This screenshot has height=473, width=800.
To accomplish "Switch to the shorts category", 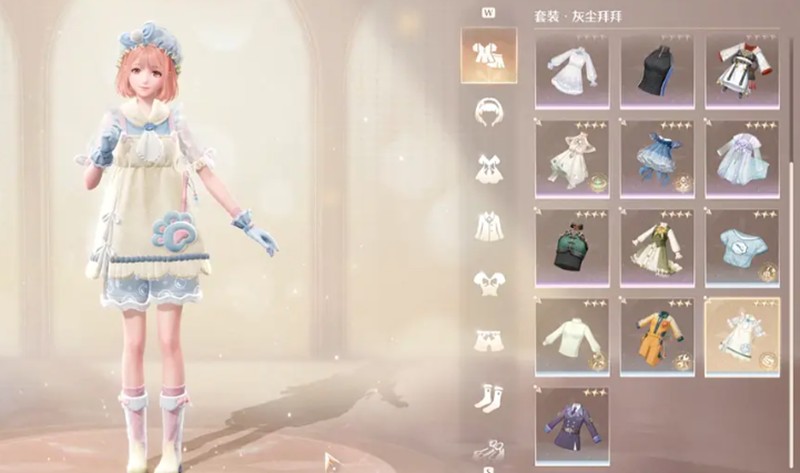I will pyautogui.click(x=489, y=340).
